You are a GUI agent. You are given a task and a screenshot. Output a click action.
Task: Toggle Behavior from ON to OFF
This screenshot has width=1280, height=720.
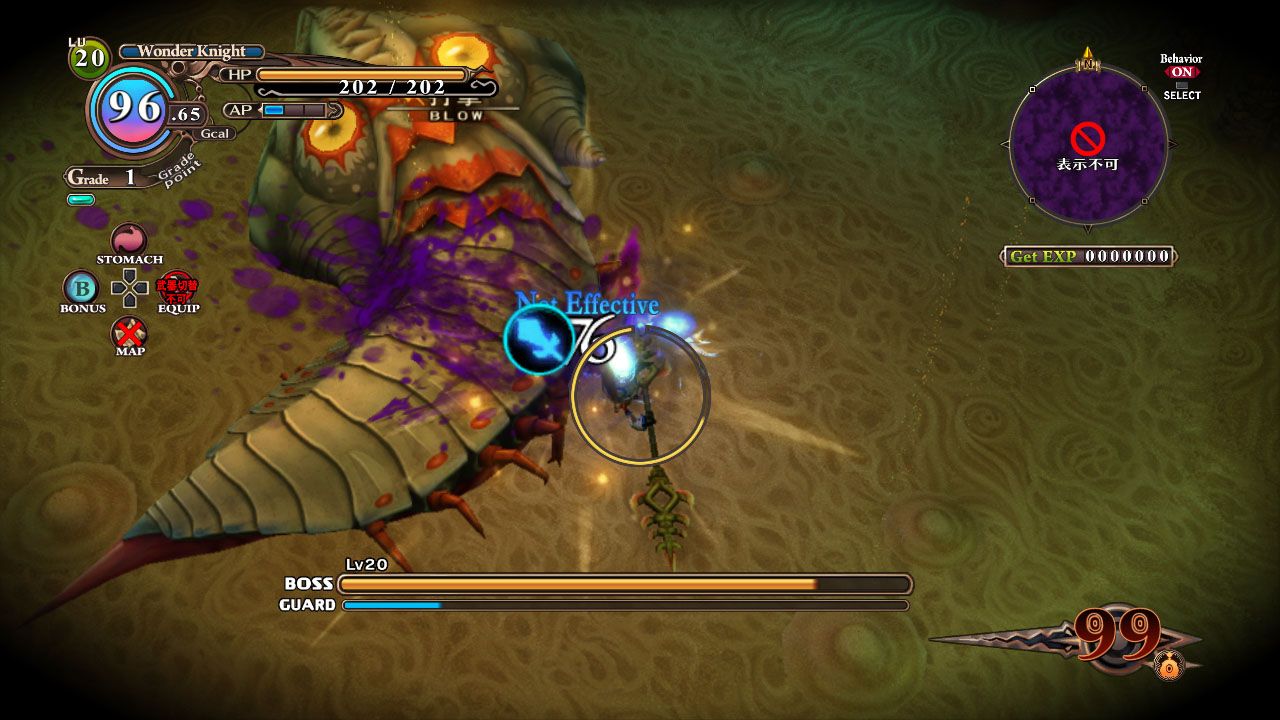coord(1180,72)
